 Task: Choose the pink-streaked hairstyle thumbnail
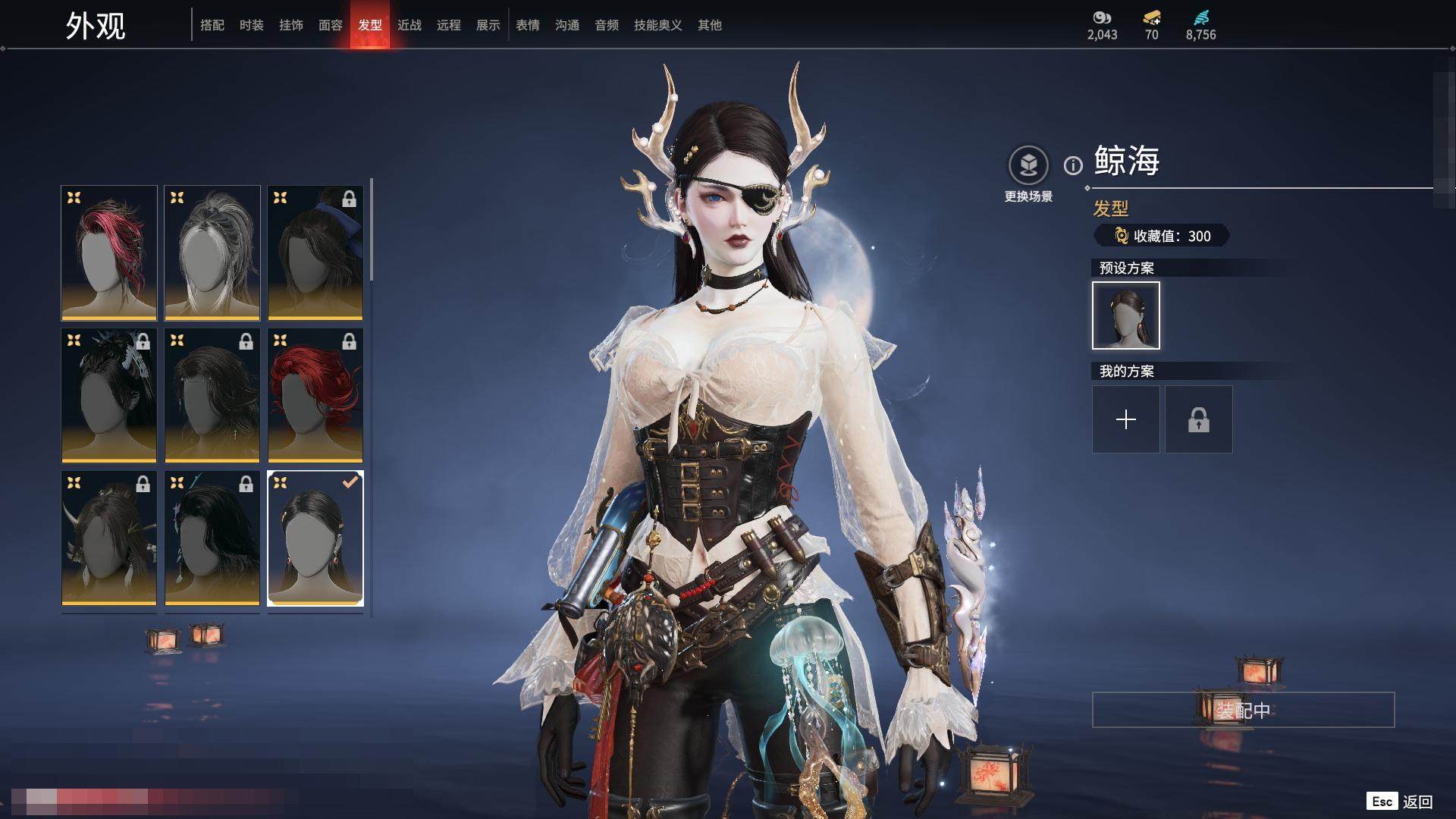(x=109, y=253)
